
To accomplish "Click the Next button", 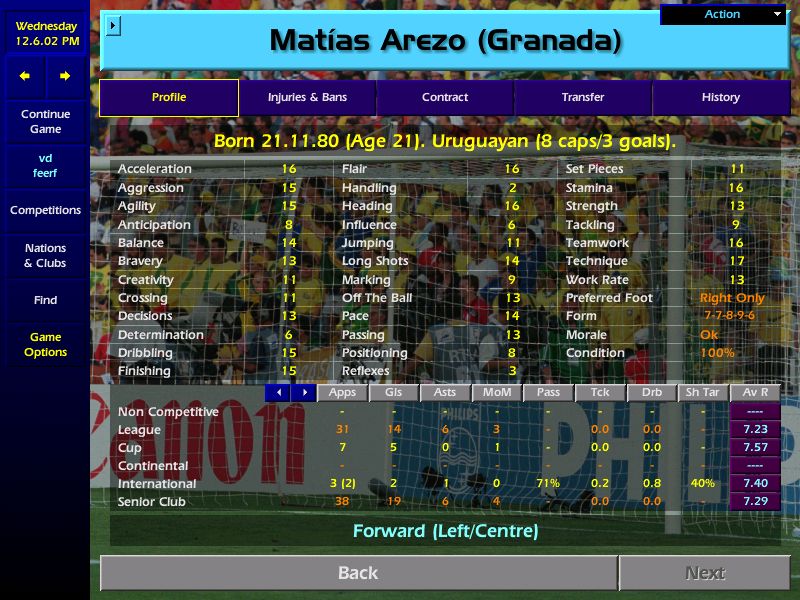I will [x=705, y=573].
